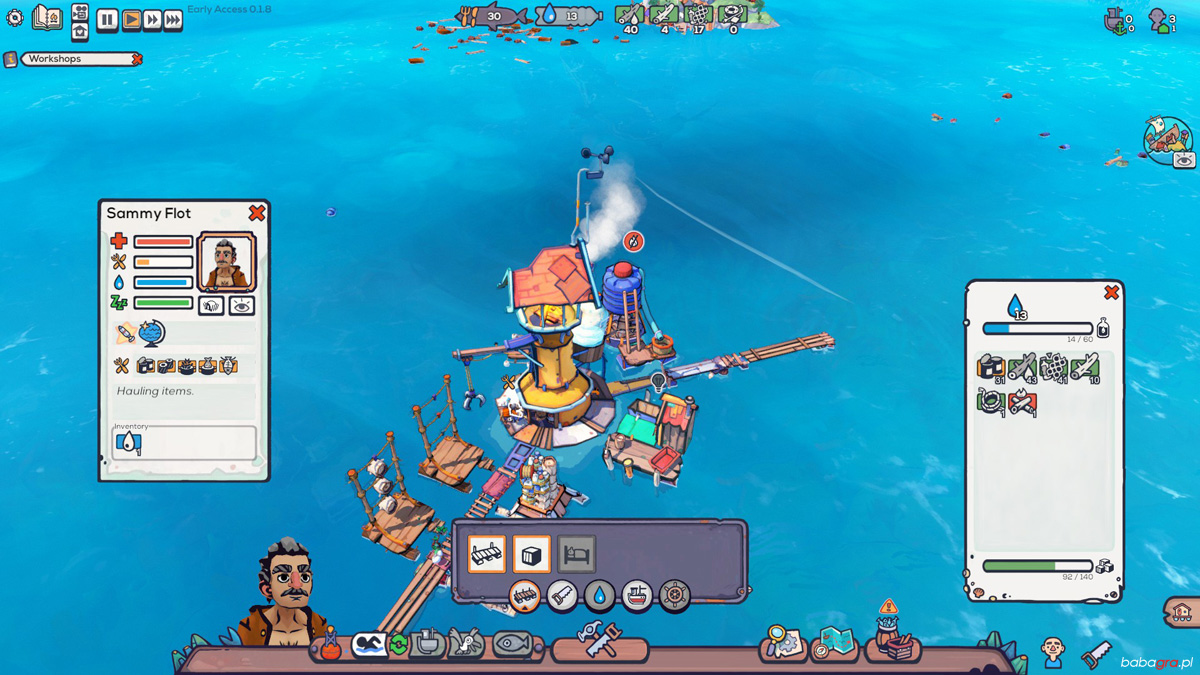Close the Sammy Flot character panel
This screenshot has width=1200, height=675.
coord(257,212)
